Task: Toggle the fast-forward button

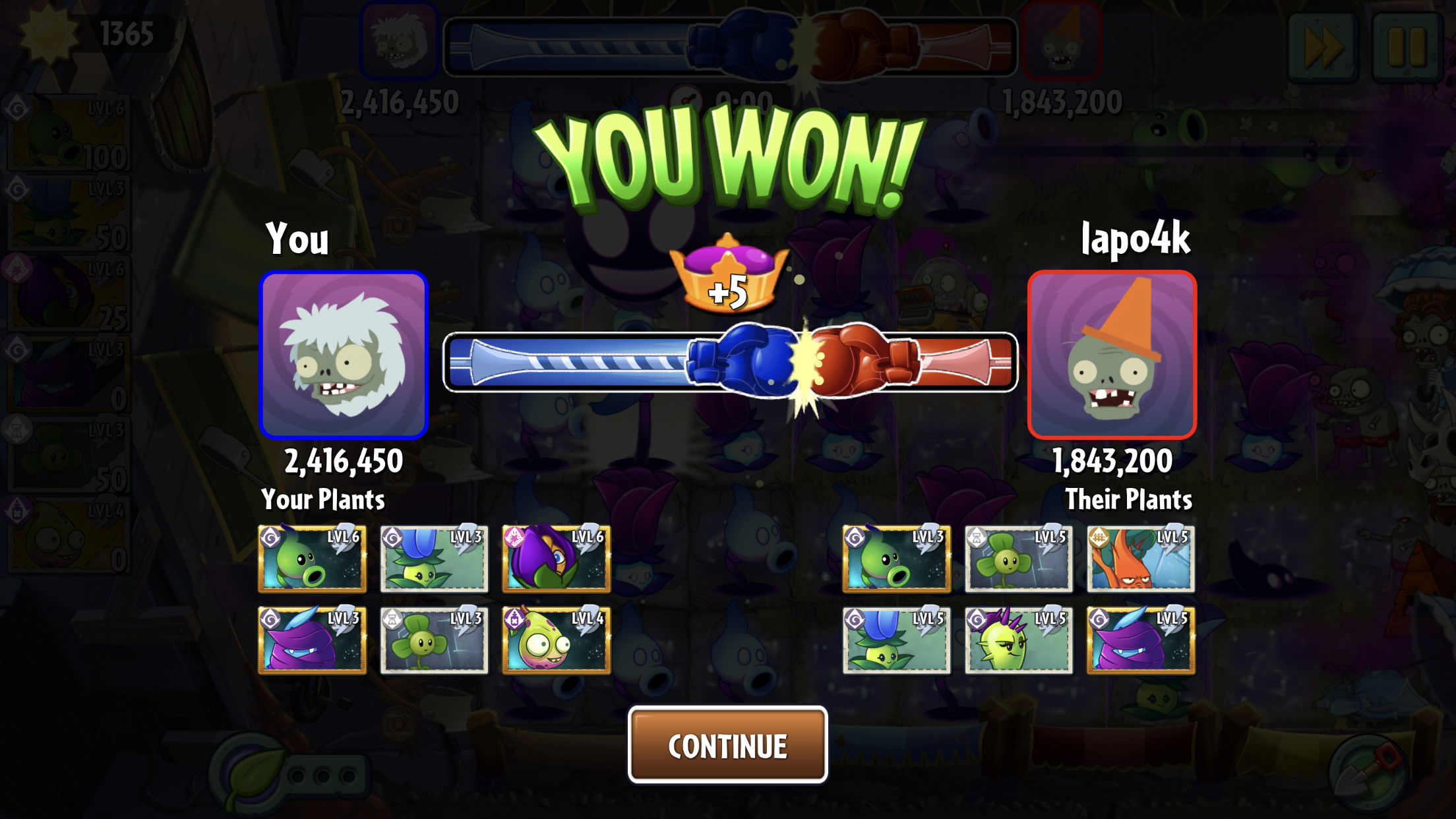Action: [1322, 46]
